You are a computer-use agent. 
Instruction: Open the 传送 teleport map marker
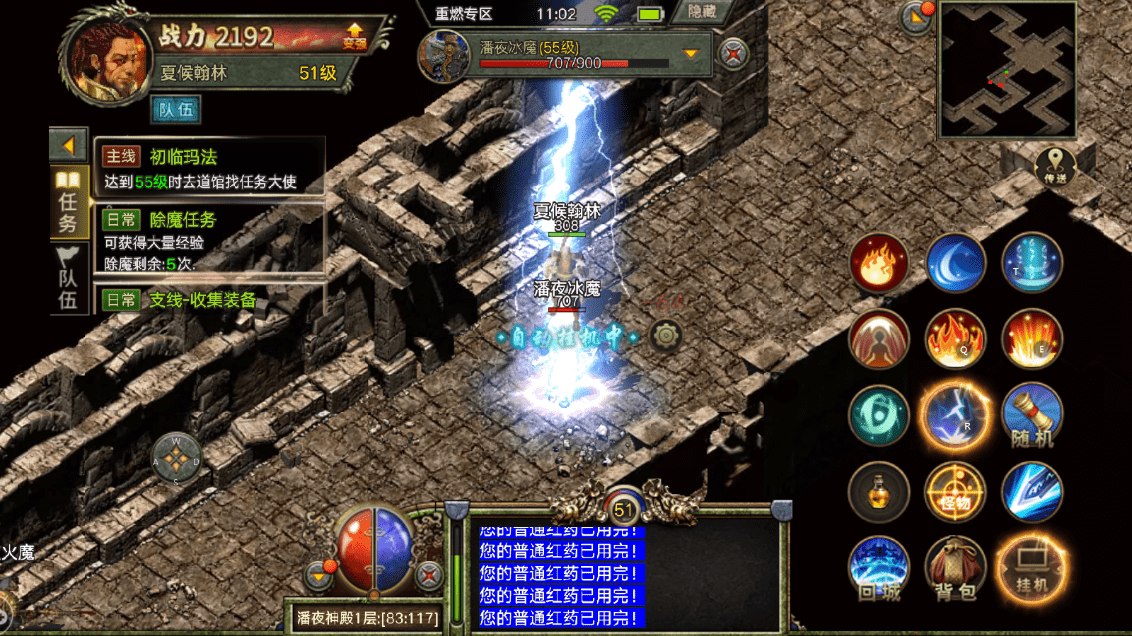1055,165
